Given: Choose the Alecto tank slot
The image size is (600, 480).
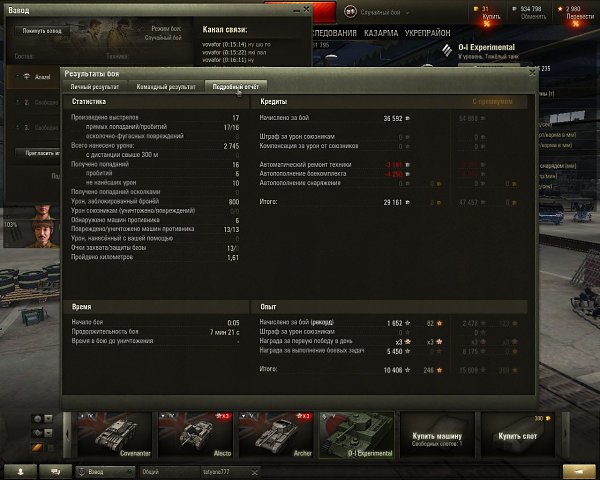Looking at the screenshot, I should coord(195,437).
